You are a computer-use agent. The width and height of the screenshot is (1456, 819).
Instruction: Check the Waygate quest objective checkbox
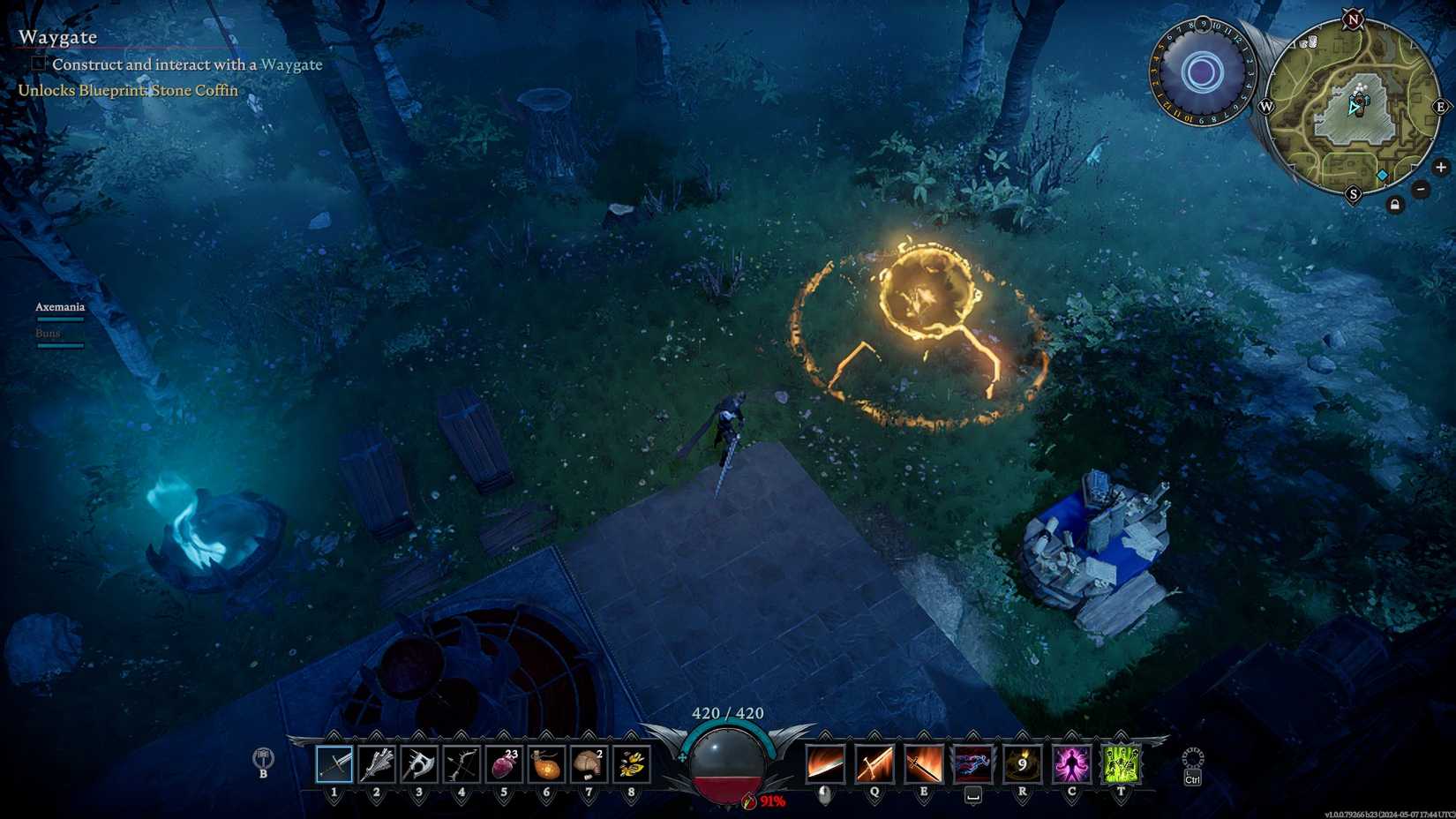pyautogui.click(x=37, y=63)
